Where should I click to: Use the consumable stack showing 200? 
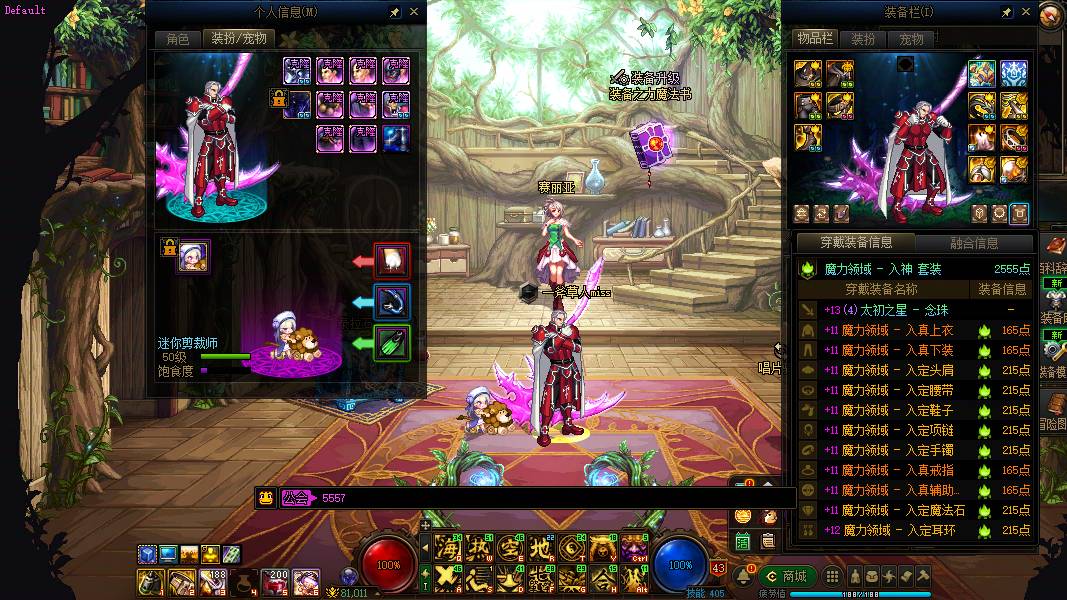[x=275, y=580]
